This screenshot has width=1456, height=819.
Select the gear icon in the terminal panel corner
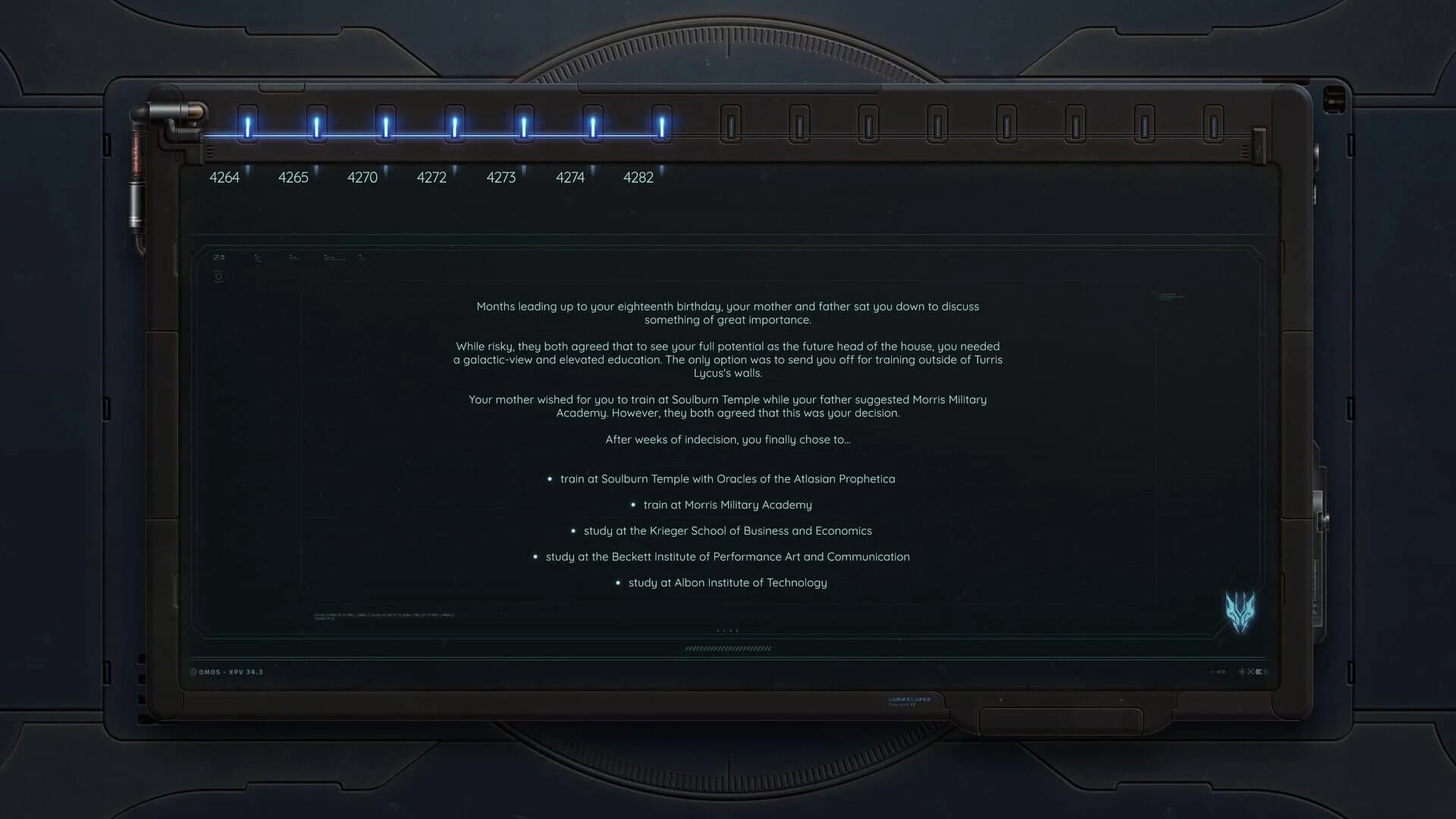tap(219, 276)
